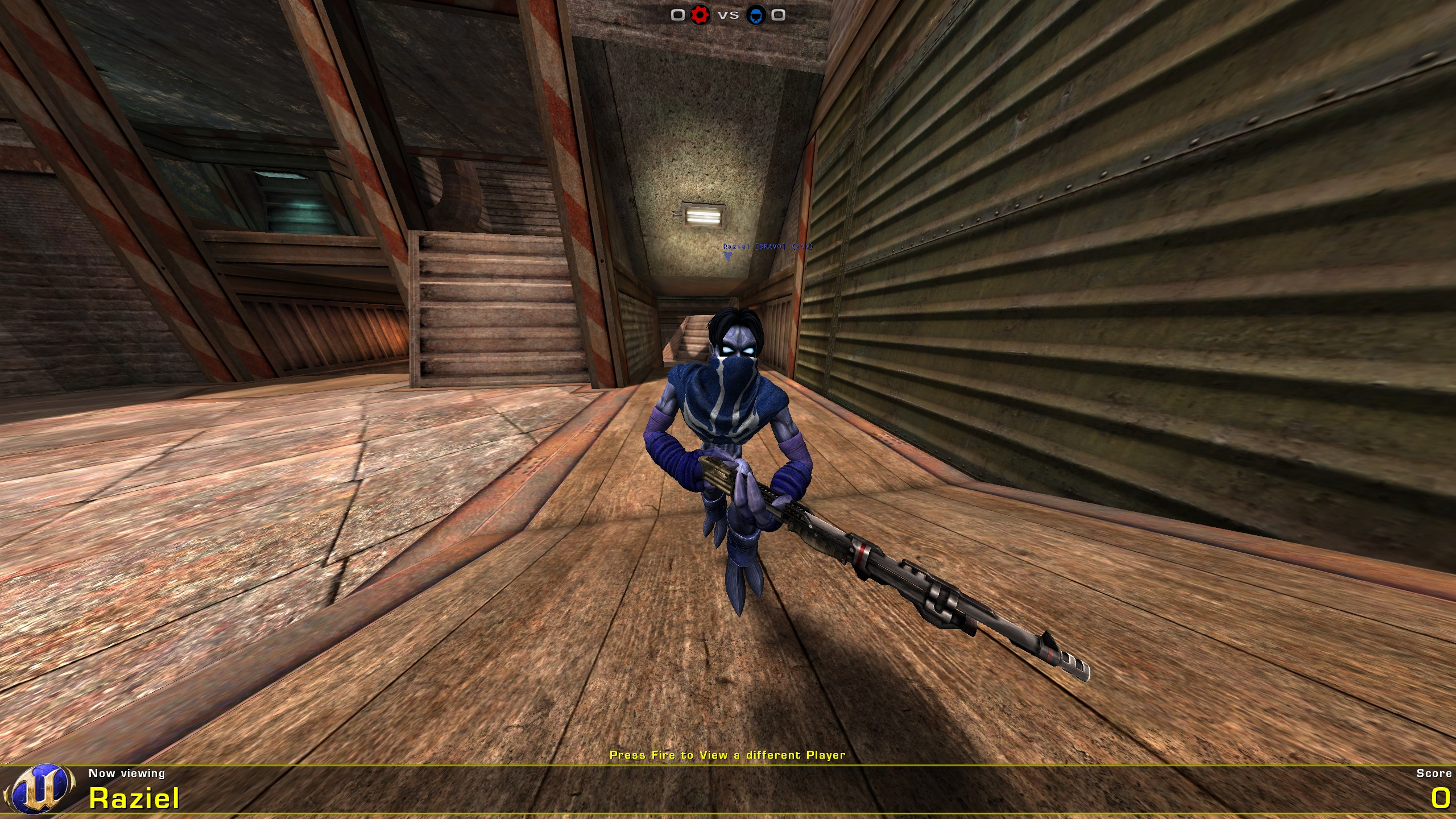
Task: Click the red team gear icon
Action: point(700,15)
